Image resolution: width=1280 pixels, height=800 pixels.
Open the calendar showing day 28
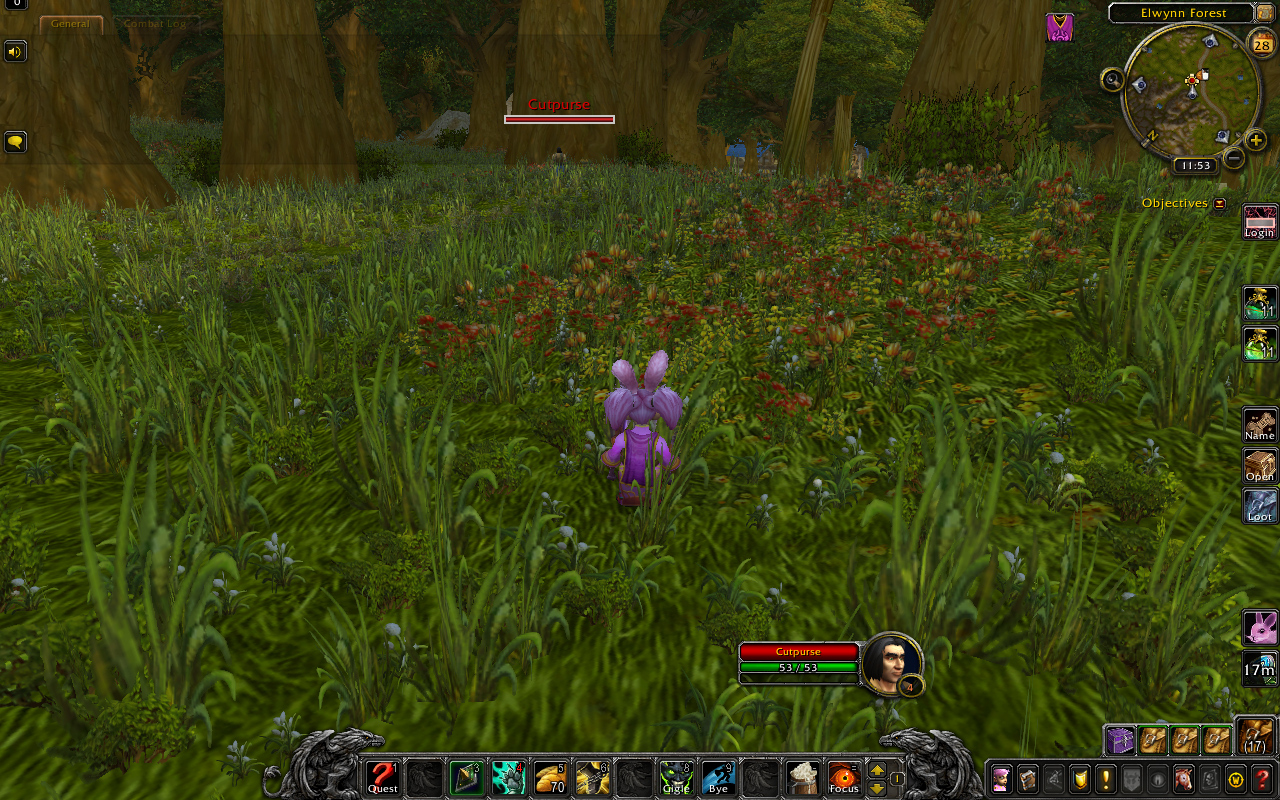(1261, 41)
